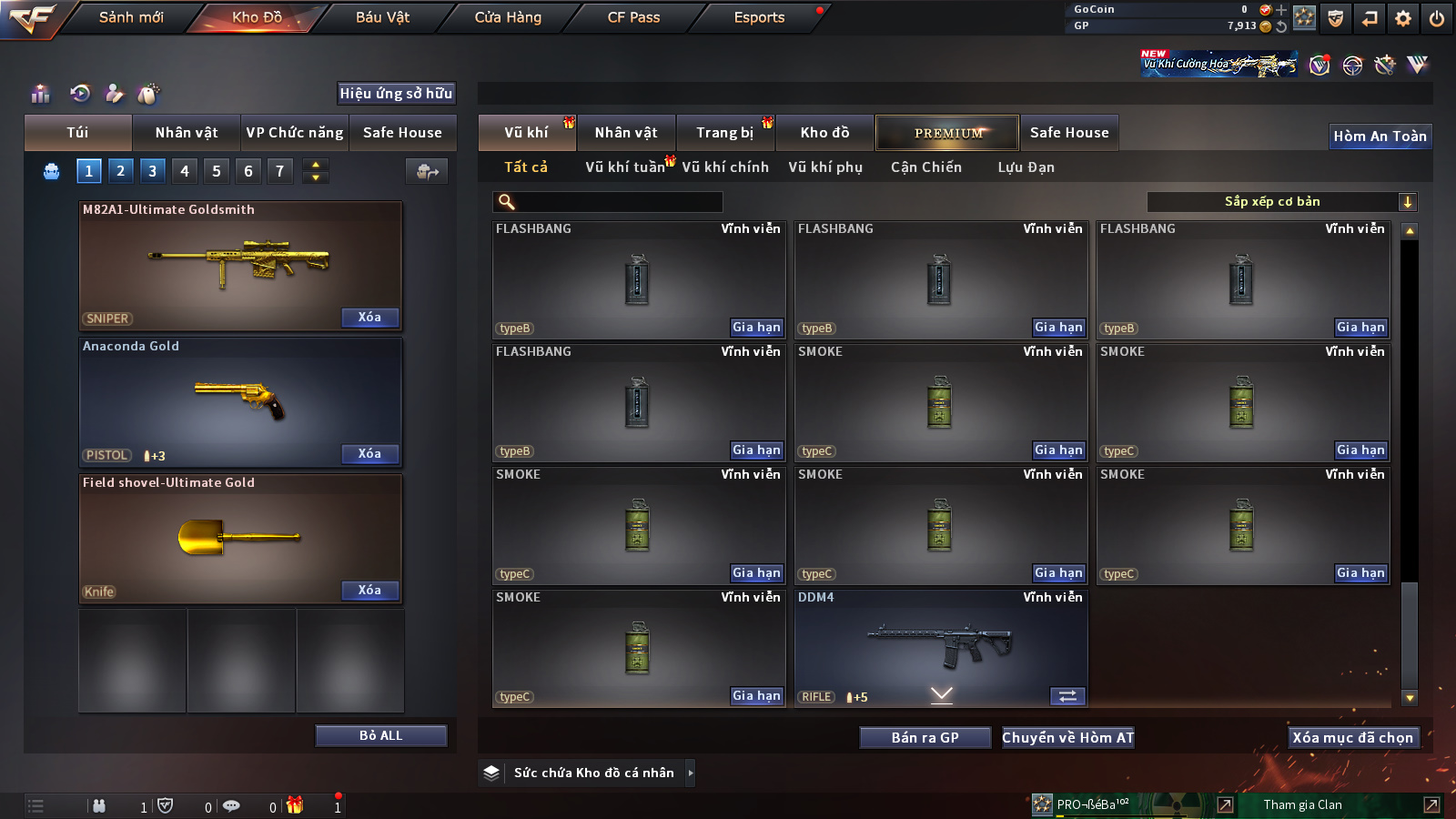The image size is (1456, 819).
Task: Open the gear settings icon
Action: (x=1403, y=18)
